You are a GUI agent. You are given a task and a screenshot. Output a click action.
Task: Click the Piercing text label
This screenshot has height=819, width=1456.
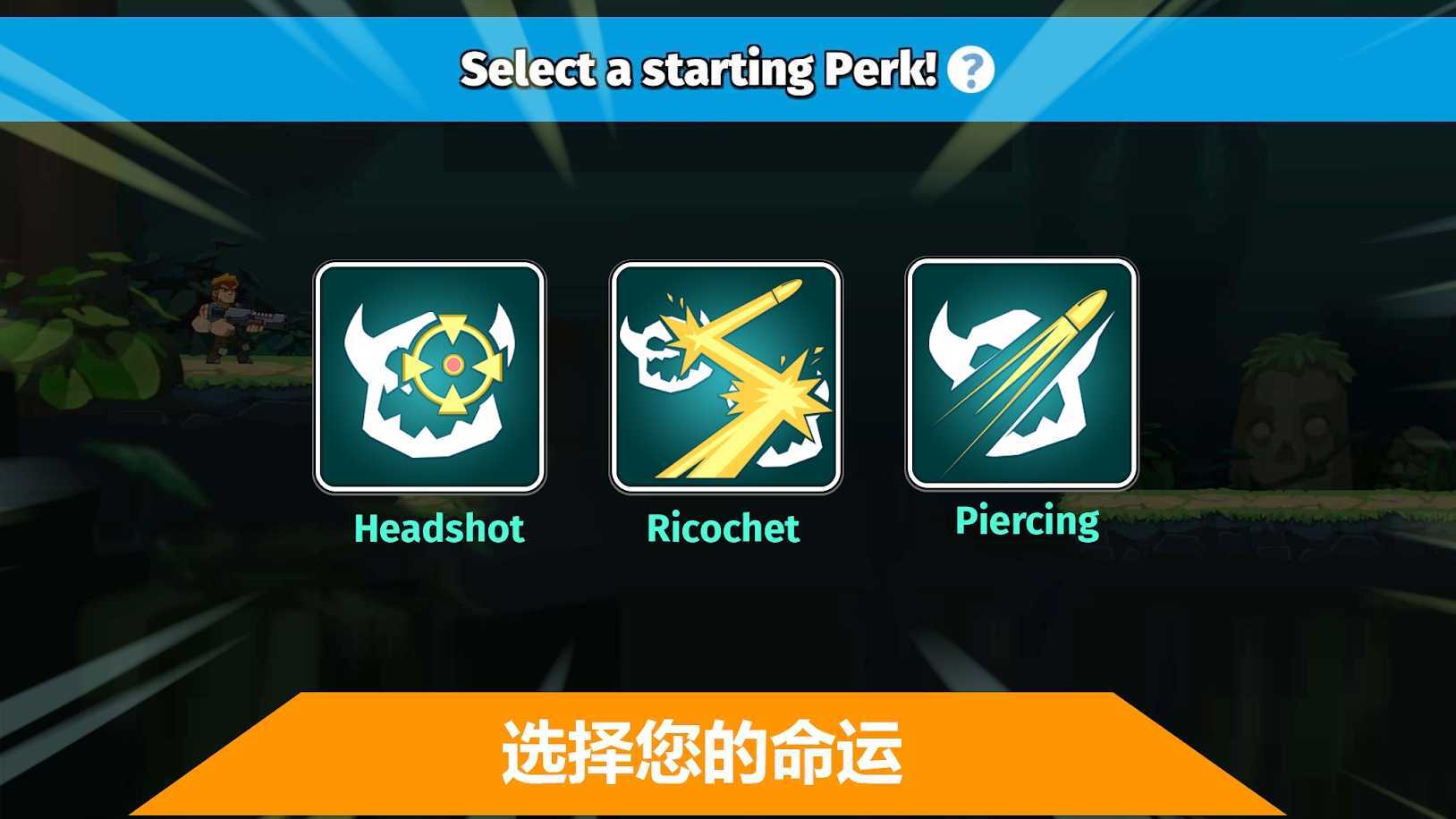(1026, 520)
